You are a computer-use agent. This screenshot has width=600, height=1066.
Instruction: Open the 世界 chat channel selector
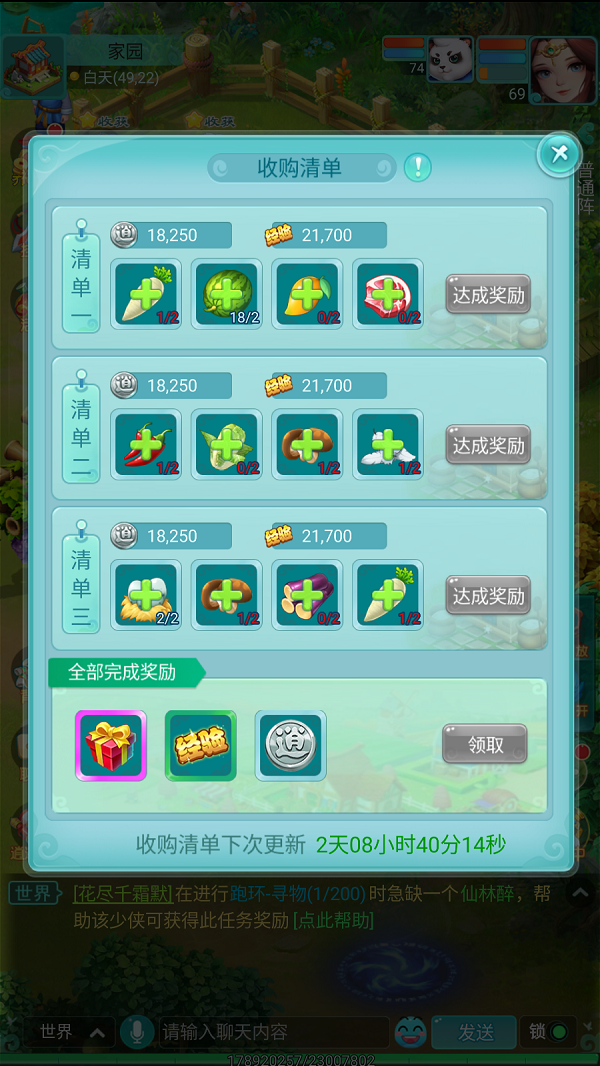pyautogui.click(x=70, y=1032)
